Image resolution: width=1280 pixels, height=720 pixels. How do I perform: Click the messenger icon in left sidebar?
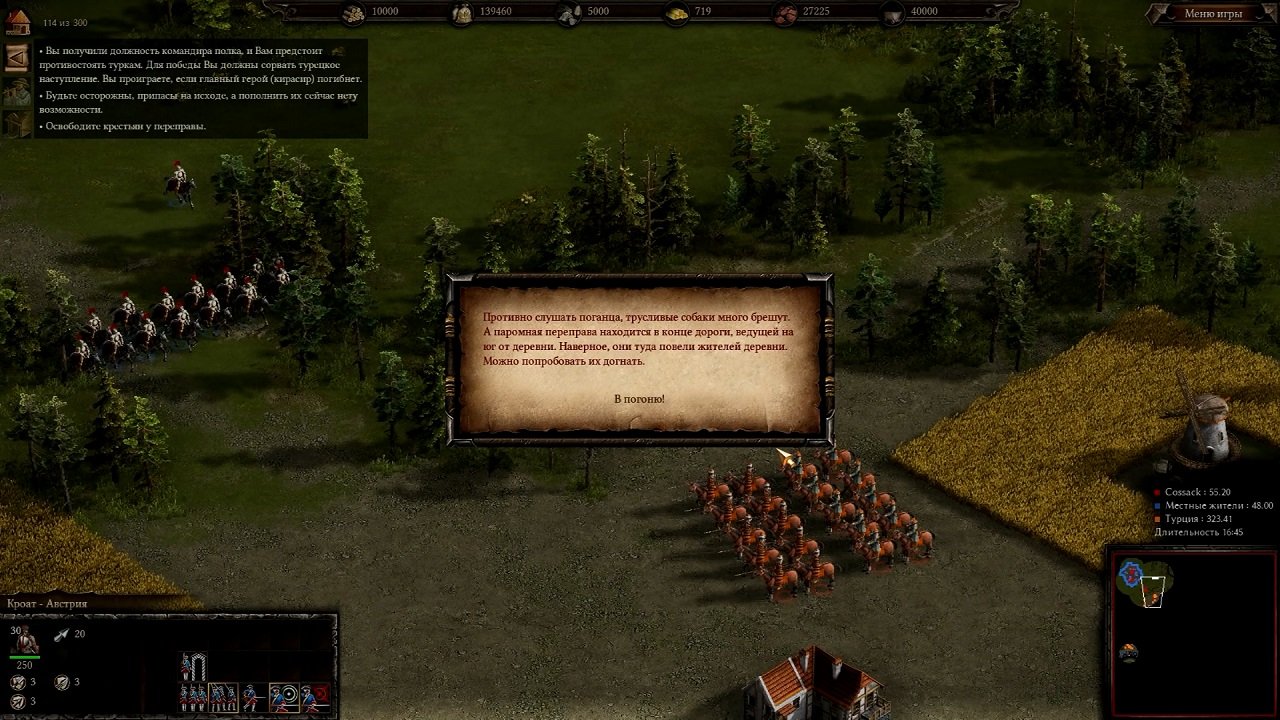[19, 90]
